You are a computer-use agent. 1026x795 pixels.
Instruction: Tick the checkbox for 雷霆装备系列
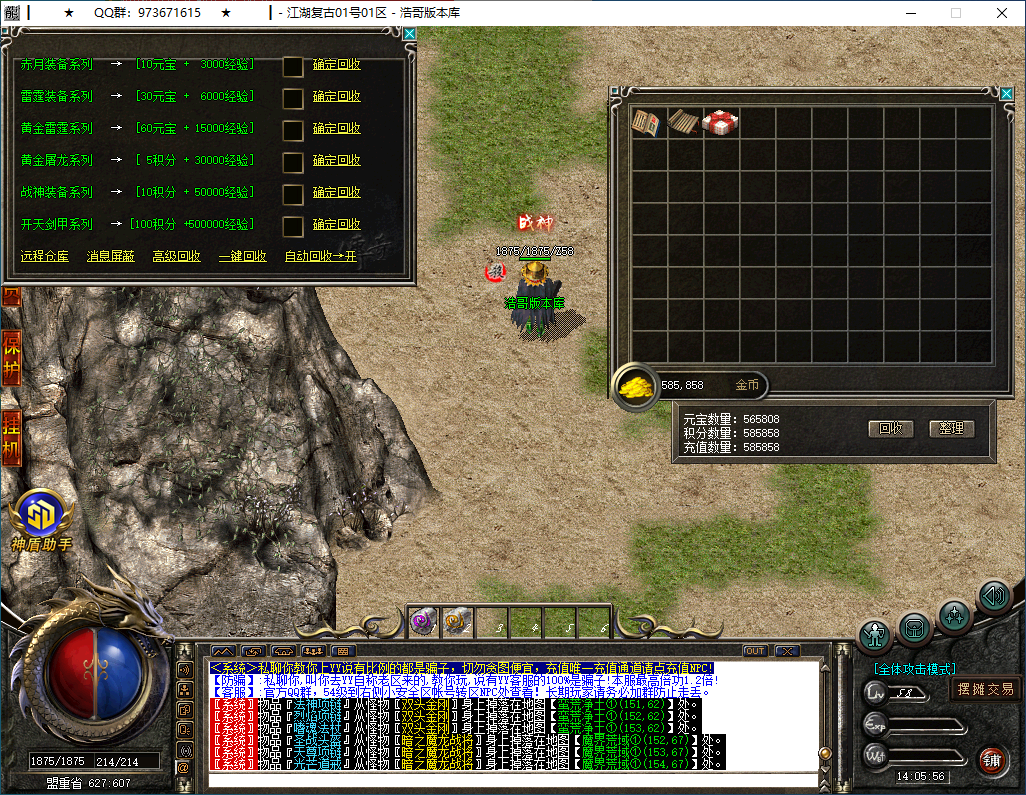pos(293,98)
